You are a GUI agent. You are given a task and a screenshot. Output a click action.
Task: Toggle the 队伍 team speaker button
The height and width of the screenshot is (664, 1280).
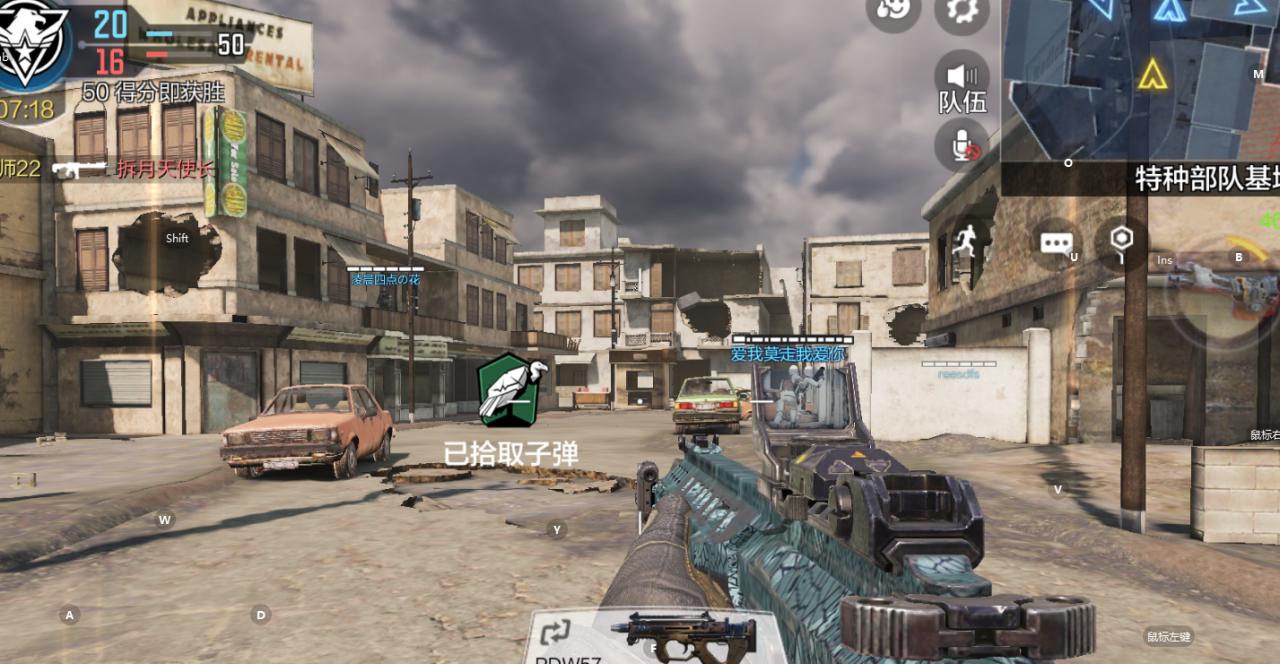[962, 79]
